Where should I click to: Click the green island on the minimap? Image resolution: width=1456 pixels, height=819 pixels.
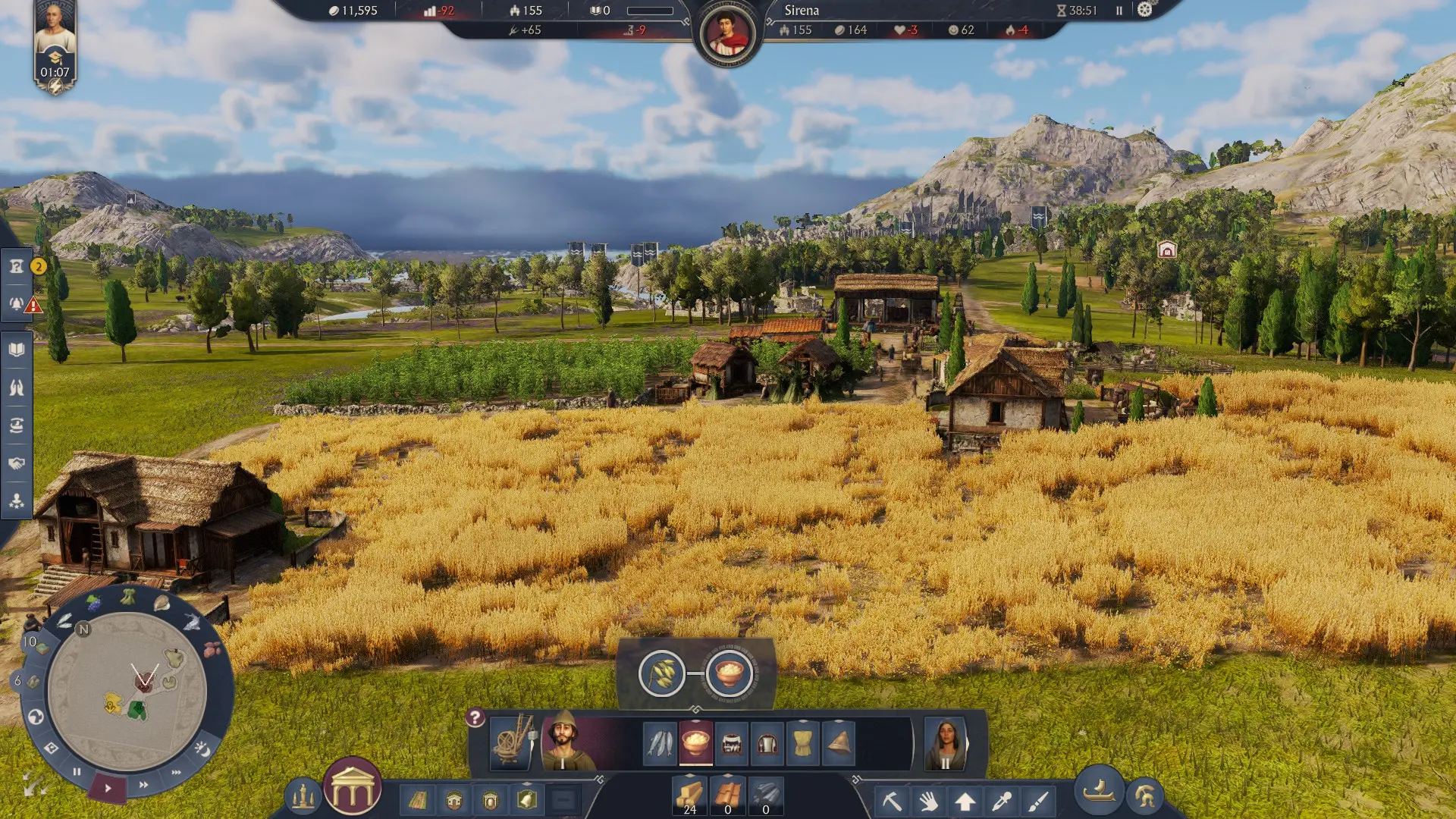137,711
